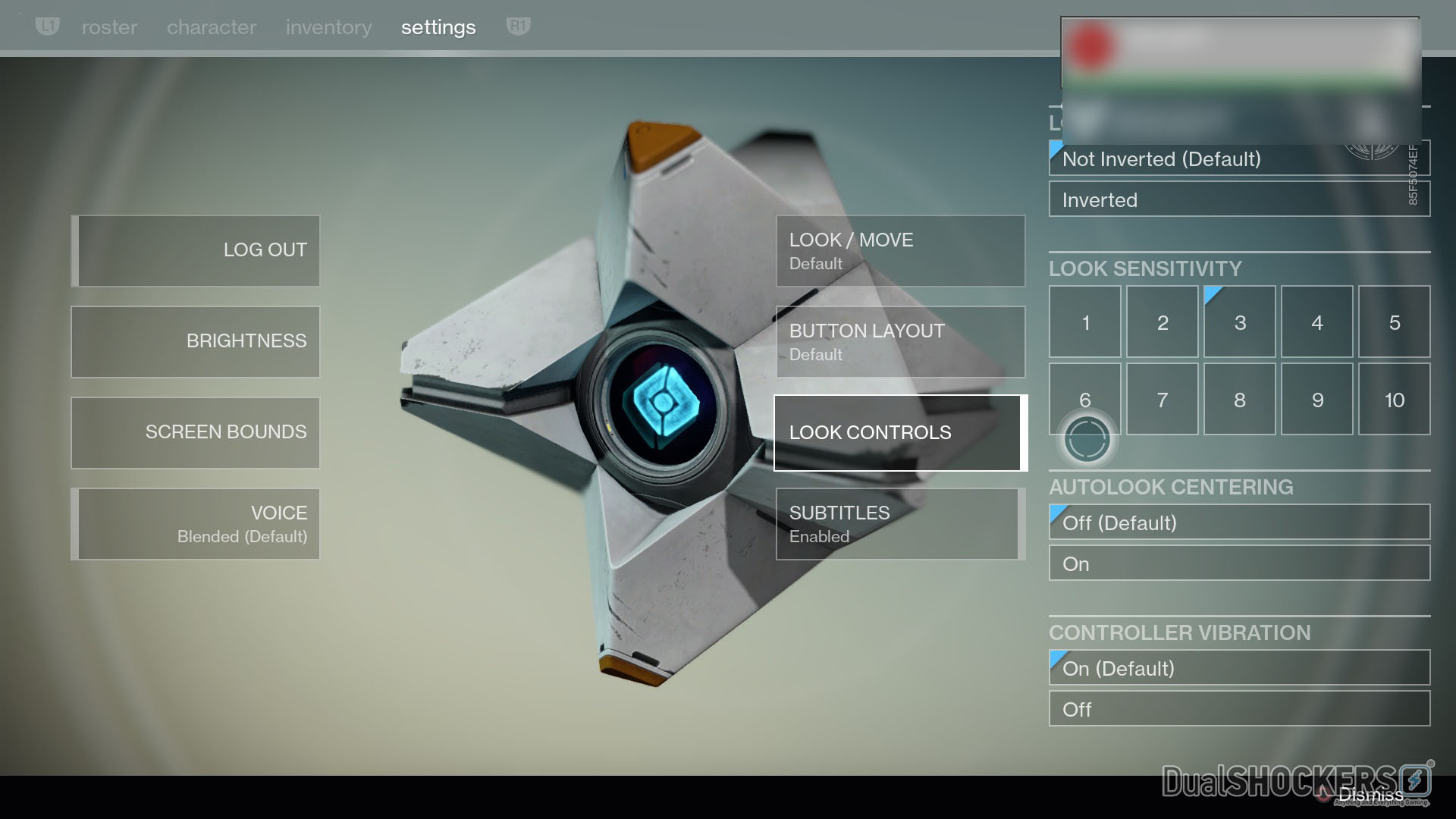Select the Voice setting
Screen dimensions: 1456x819
[x=196, y=523]
